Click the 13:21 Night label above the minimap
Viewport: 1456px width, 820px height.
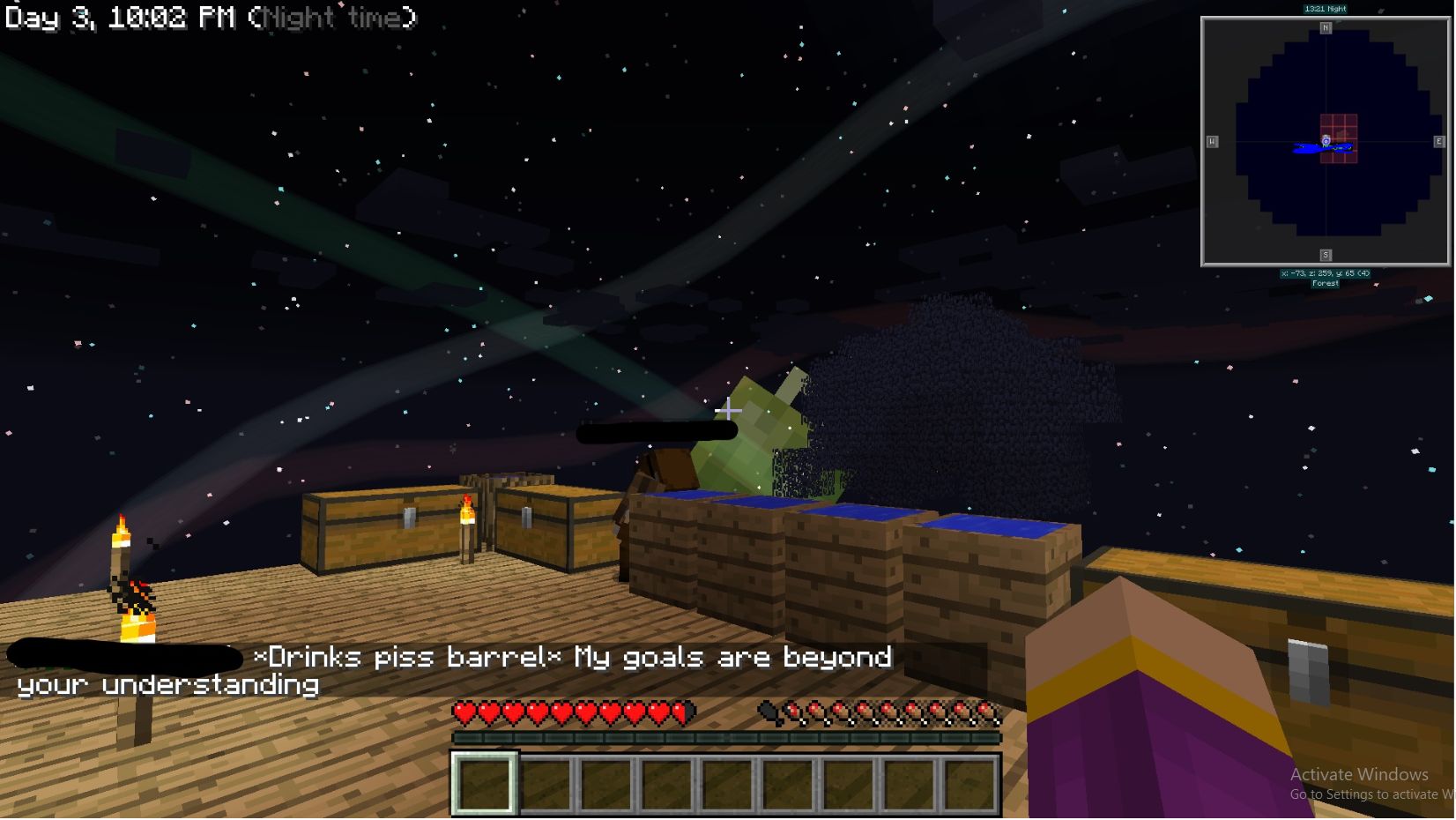[x=1326, y=7]
